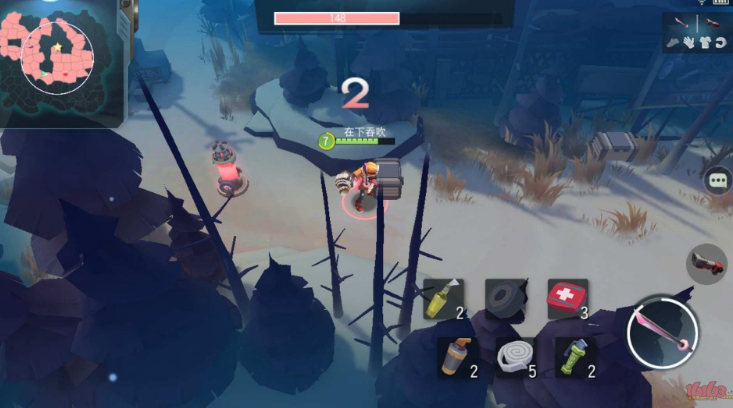Select the black tape roll slot
Image resolution: width=733 pixels, height=408 pixels.
506,298
